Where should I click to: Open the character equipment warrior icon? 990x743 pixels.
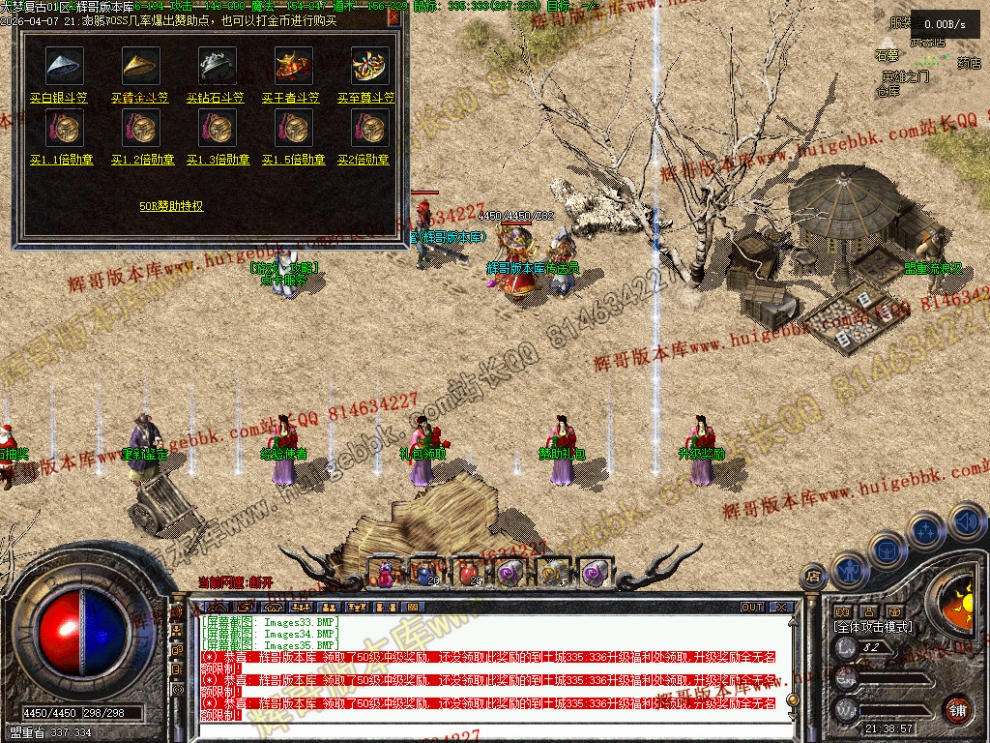point(850,570)
